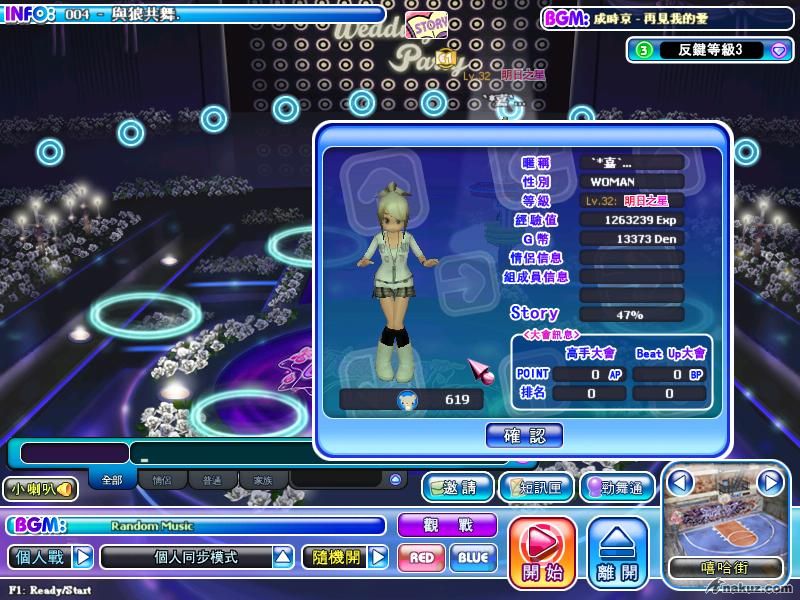Show the next stage map with right arrow
Screen dimensions: 800x600
pyautogui.click(x=769, y=483)
